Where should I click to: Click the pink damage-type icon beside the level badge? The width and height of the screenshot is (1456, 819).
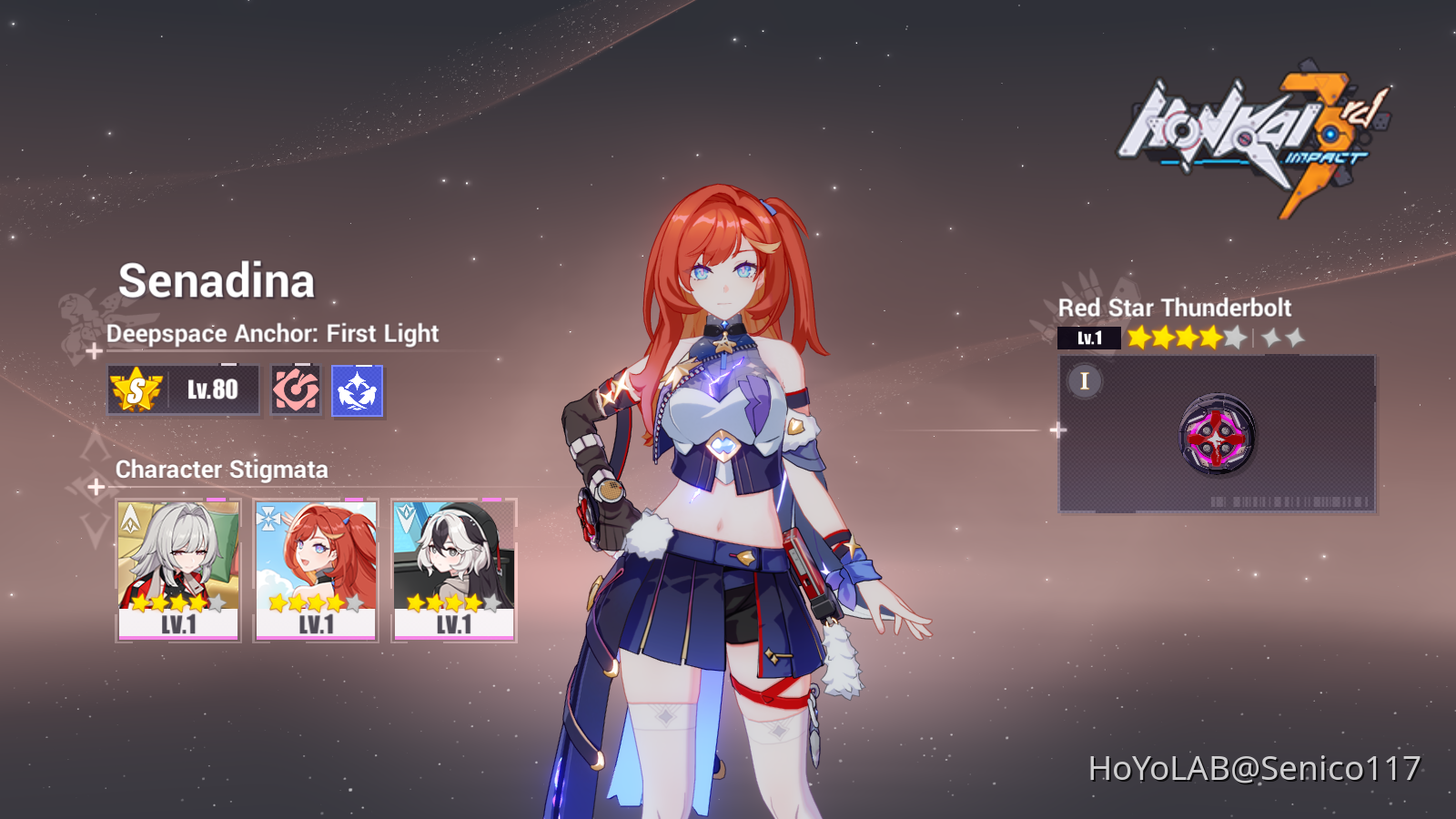click(x=297, y=389)
